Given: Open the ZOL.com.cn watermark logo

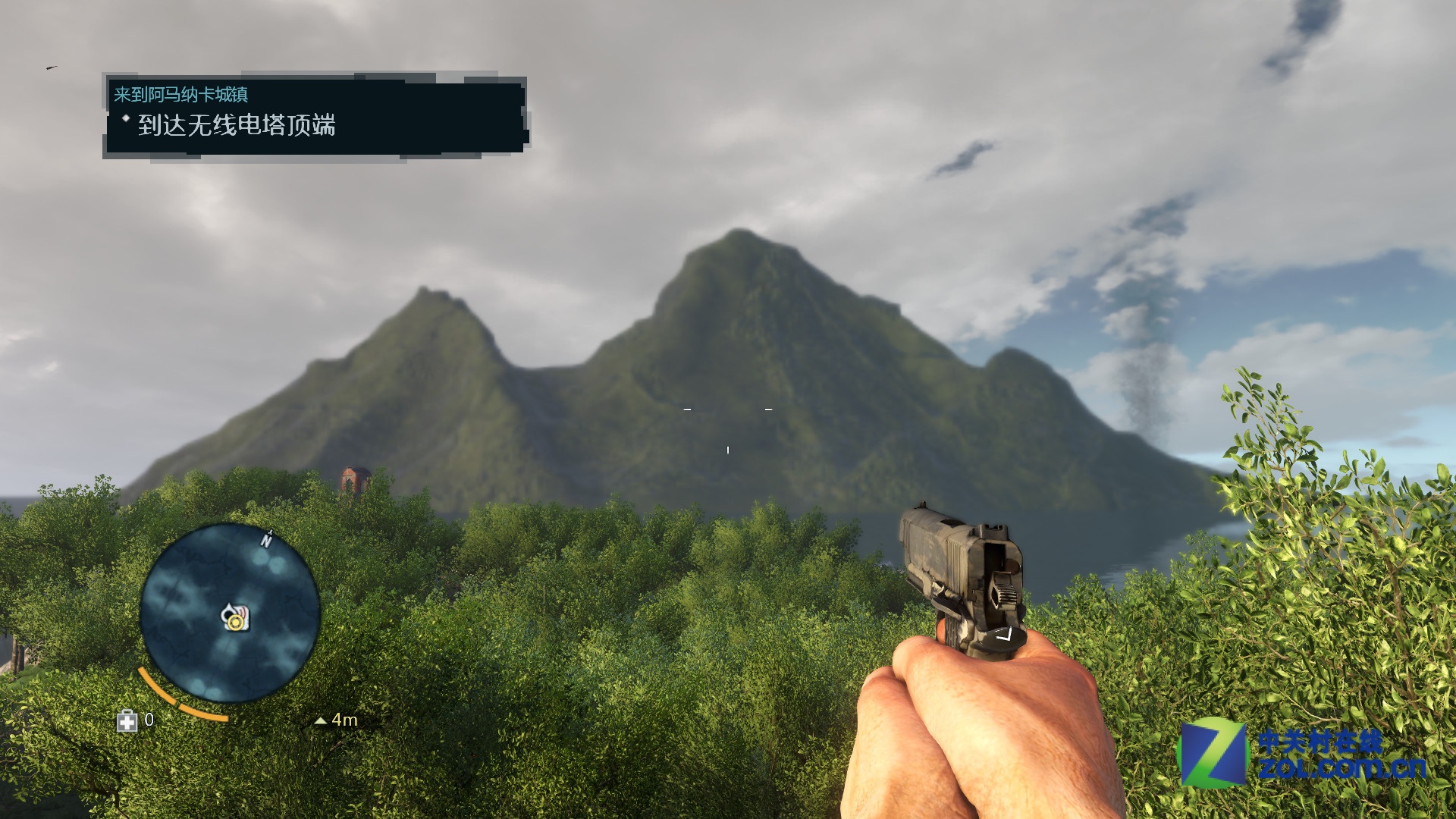Looking at the screenshot, I should [x=1303, y=754].
